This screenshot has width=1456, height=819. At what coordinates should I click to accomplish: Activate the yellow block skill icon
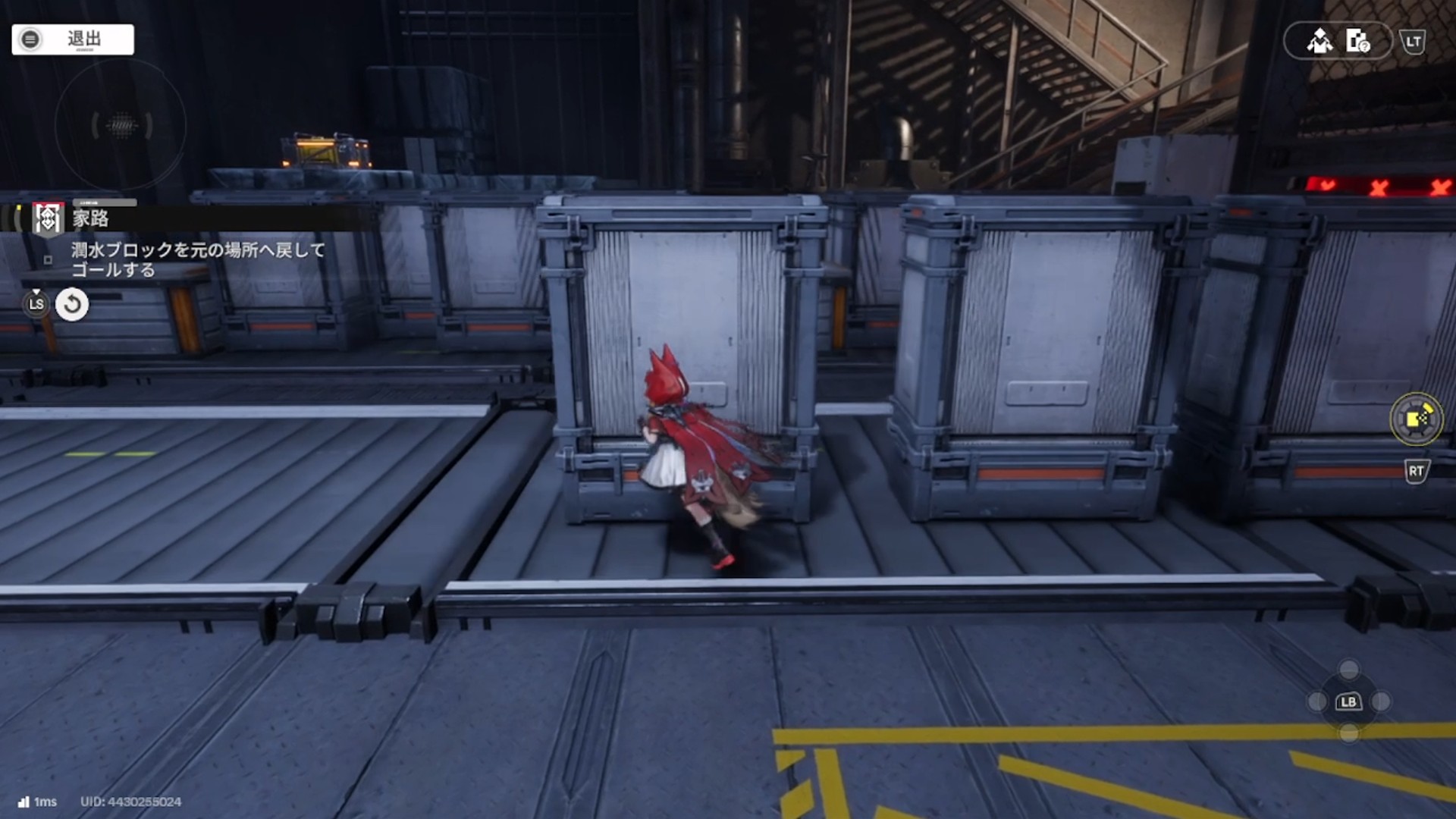coord(1416,419)
